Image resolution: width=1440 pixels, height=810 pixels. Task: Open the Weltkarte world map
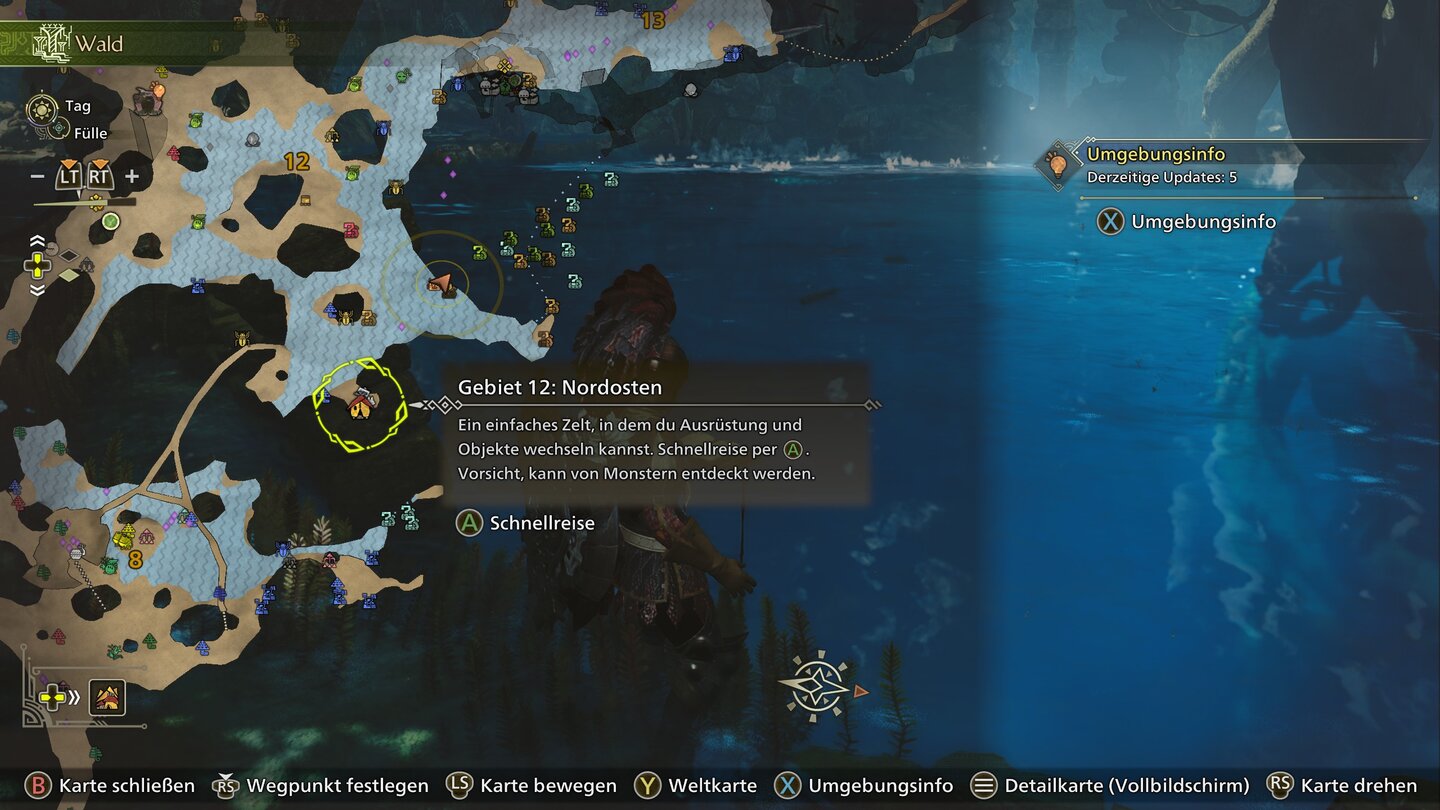696,786
